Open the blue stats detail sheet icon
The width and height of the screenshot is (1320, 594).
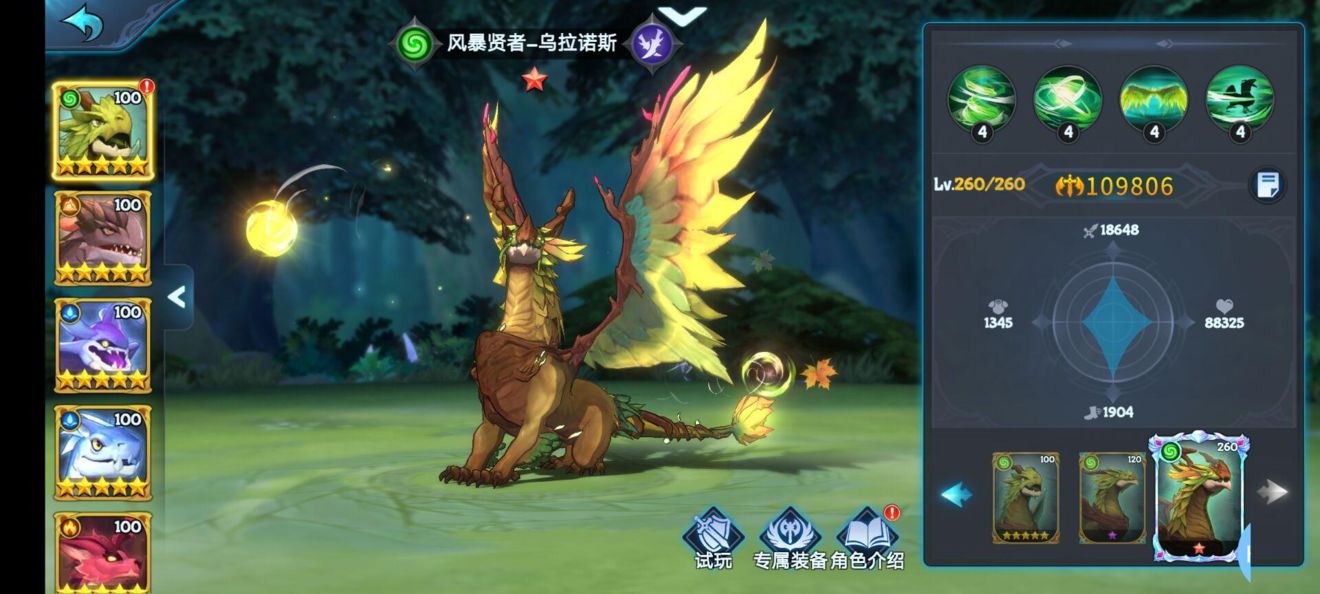1267,185
